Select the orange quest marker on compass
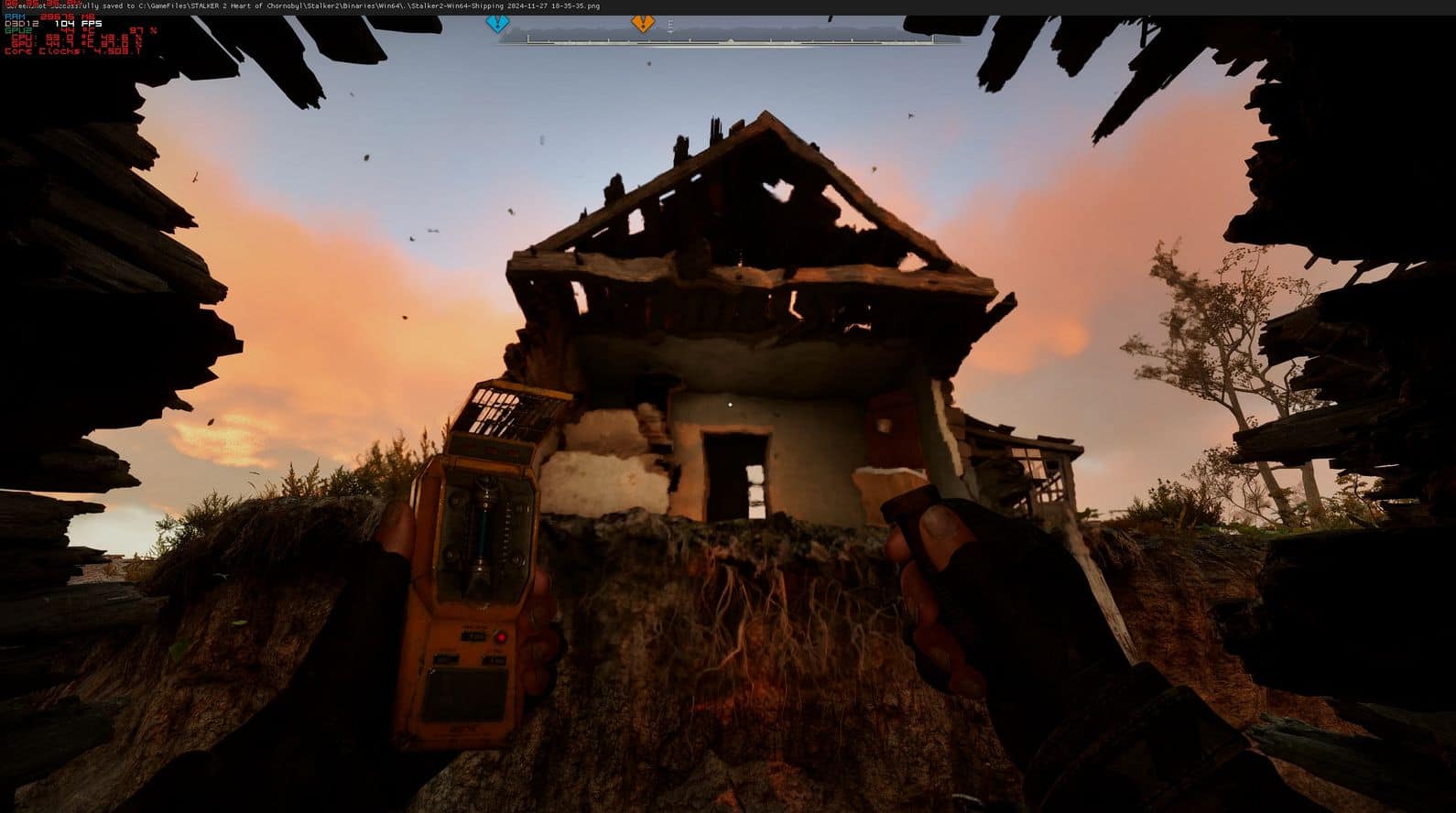The width and height of the screenshot is (1456, 813). pos(643,24)
